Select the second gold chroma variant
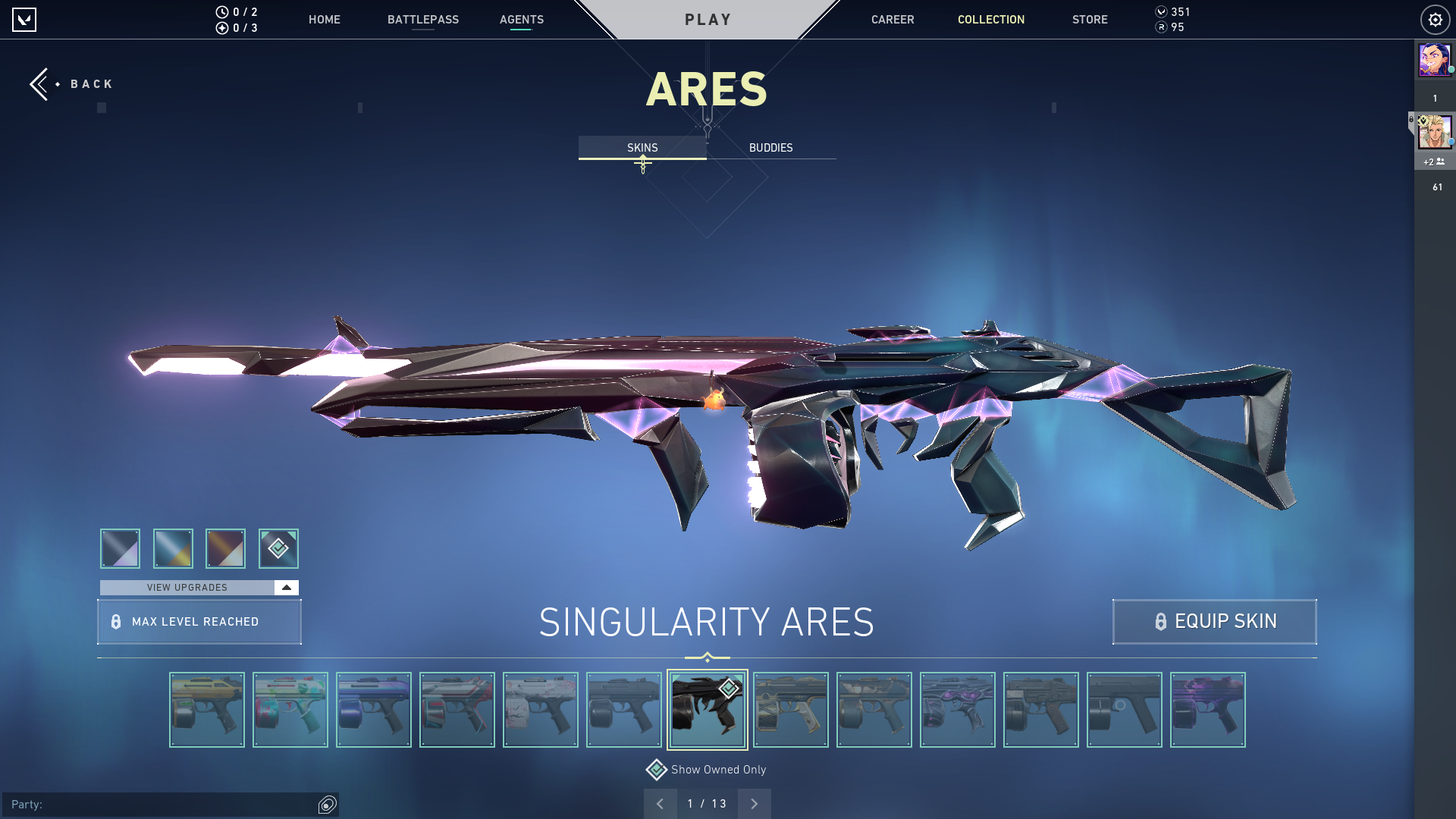1456x819 pixels. pos(173,548)
